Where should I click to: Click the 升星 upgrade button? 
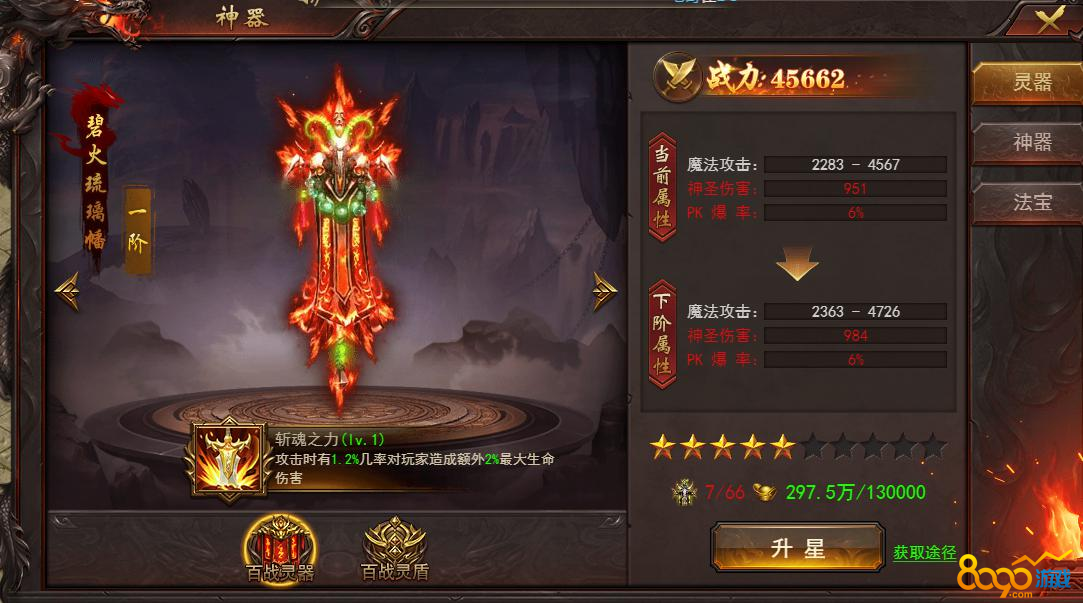(x=797, y=548)
